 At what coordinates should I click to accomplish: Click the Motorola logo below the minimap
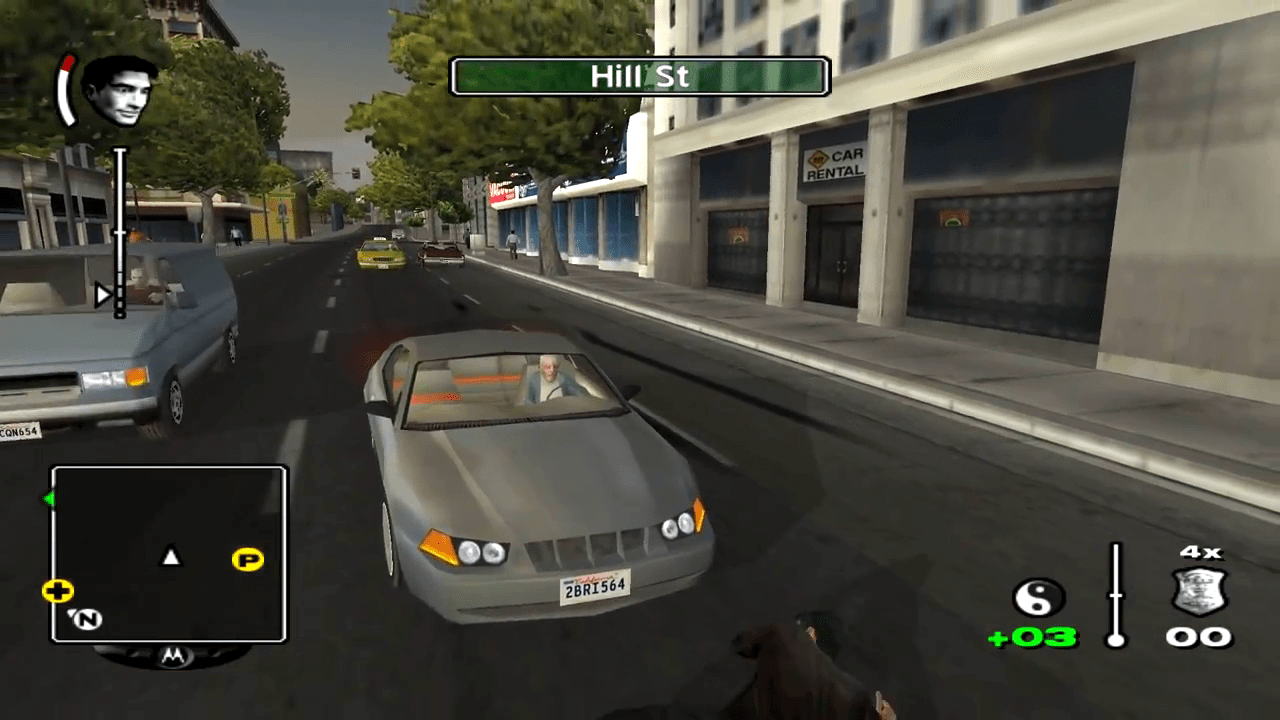pos(171,656)
